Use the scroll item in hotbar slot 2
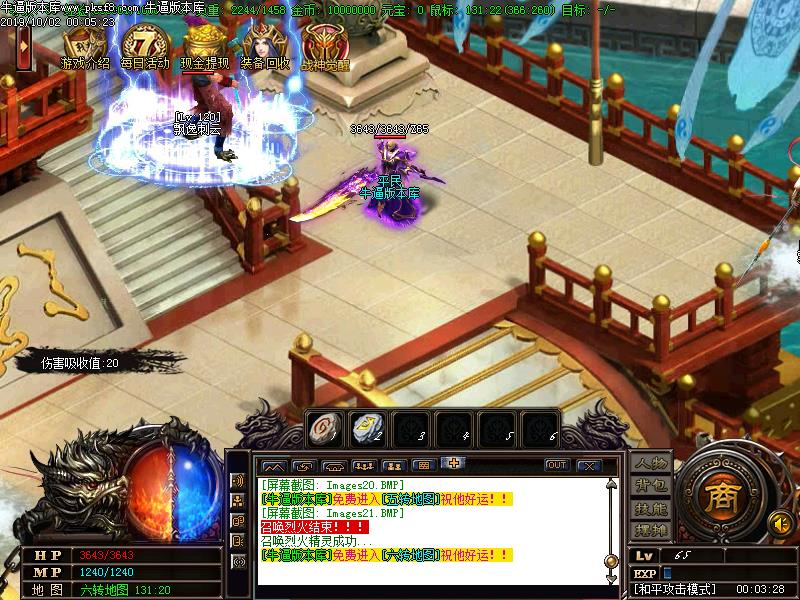The height and width of the screenshot is (600, 800). tap(366, 427)
